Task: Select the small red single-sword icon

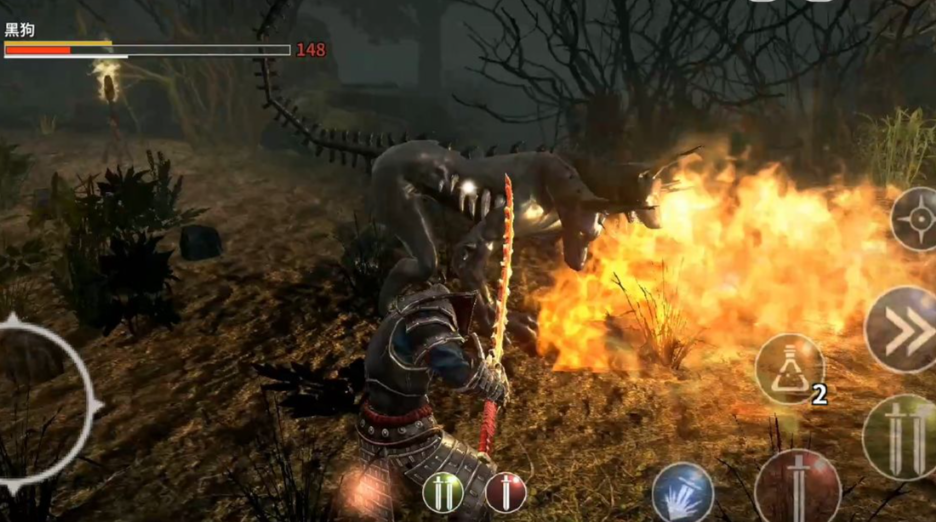Action: pyautogui.click(x=506, y=492)
